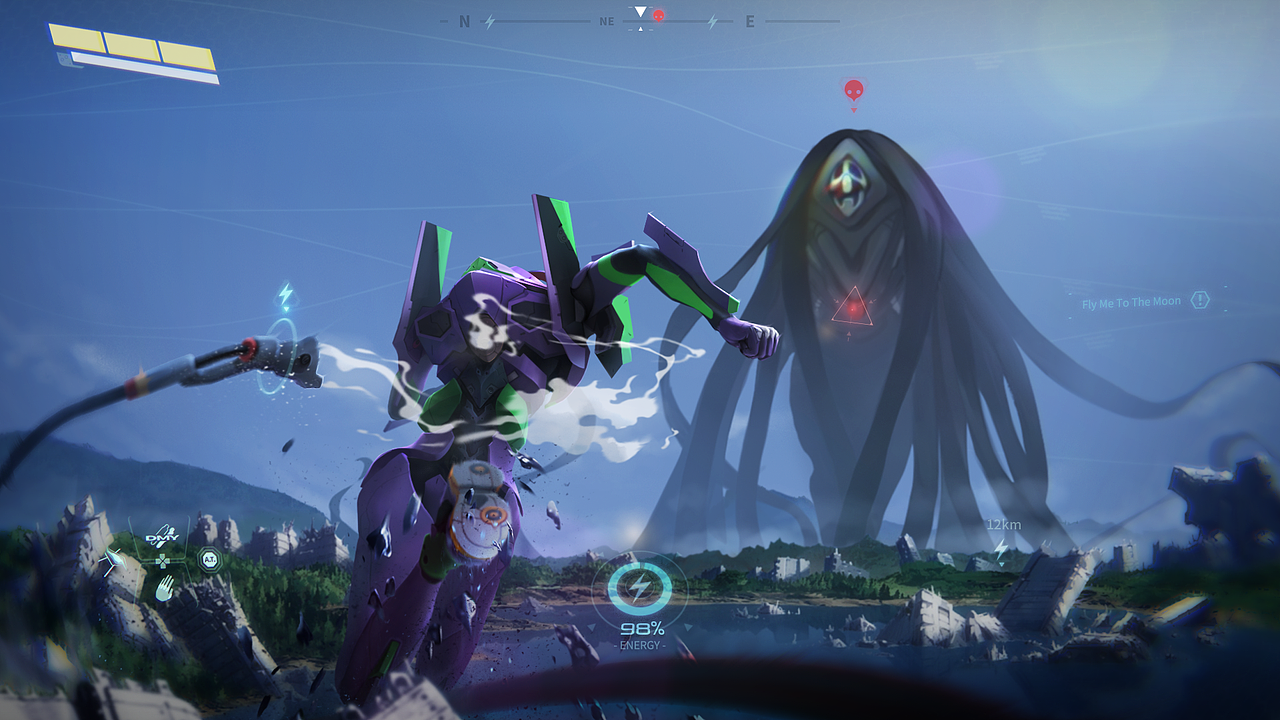Viewport: 1280px width, 720px height.
Task: Select the lightning bolt marker above the power plug
Action: (286, 296)
